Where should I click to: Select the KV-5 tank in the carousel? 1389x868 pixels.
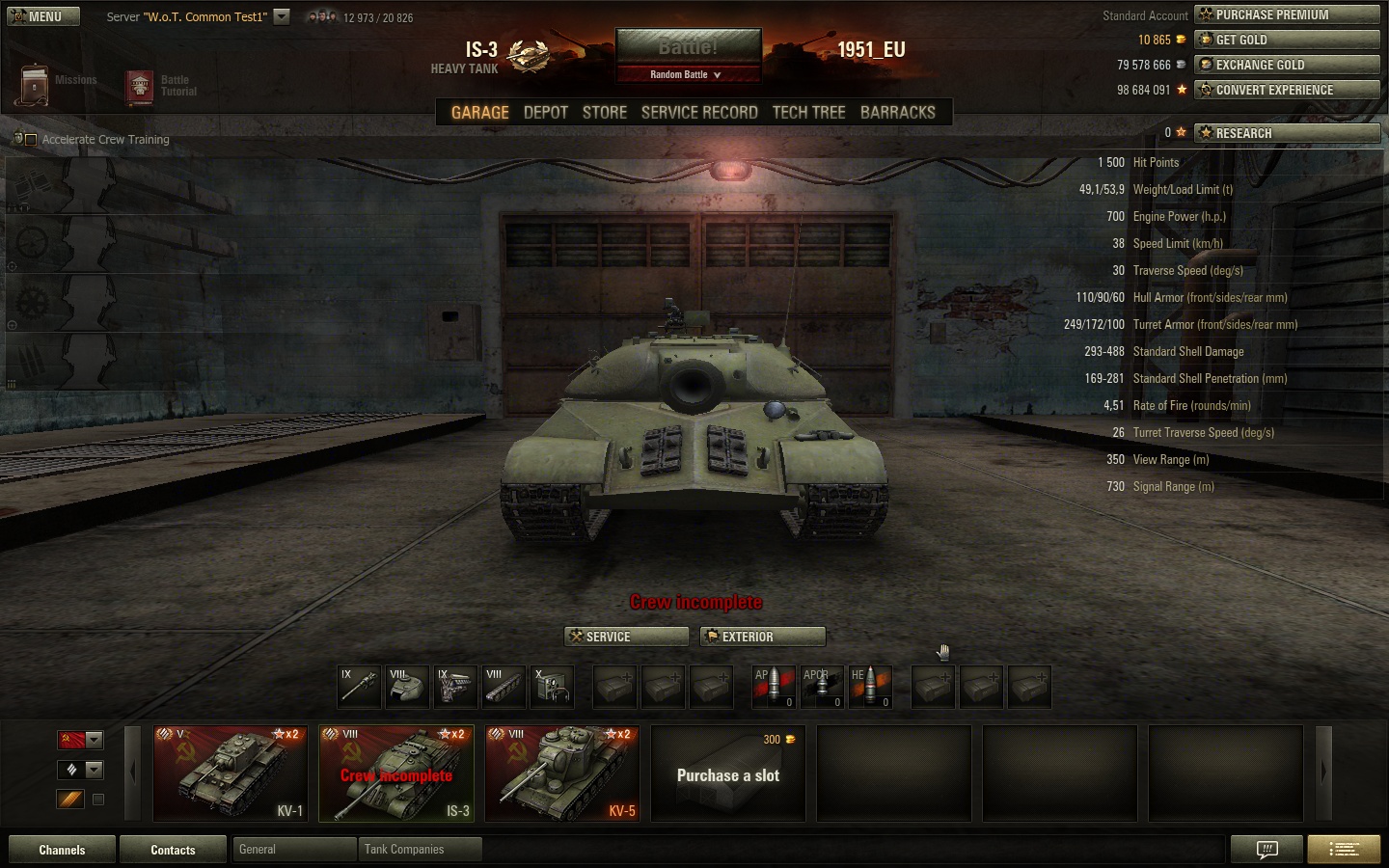point(562,773)
